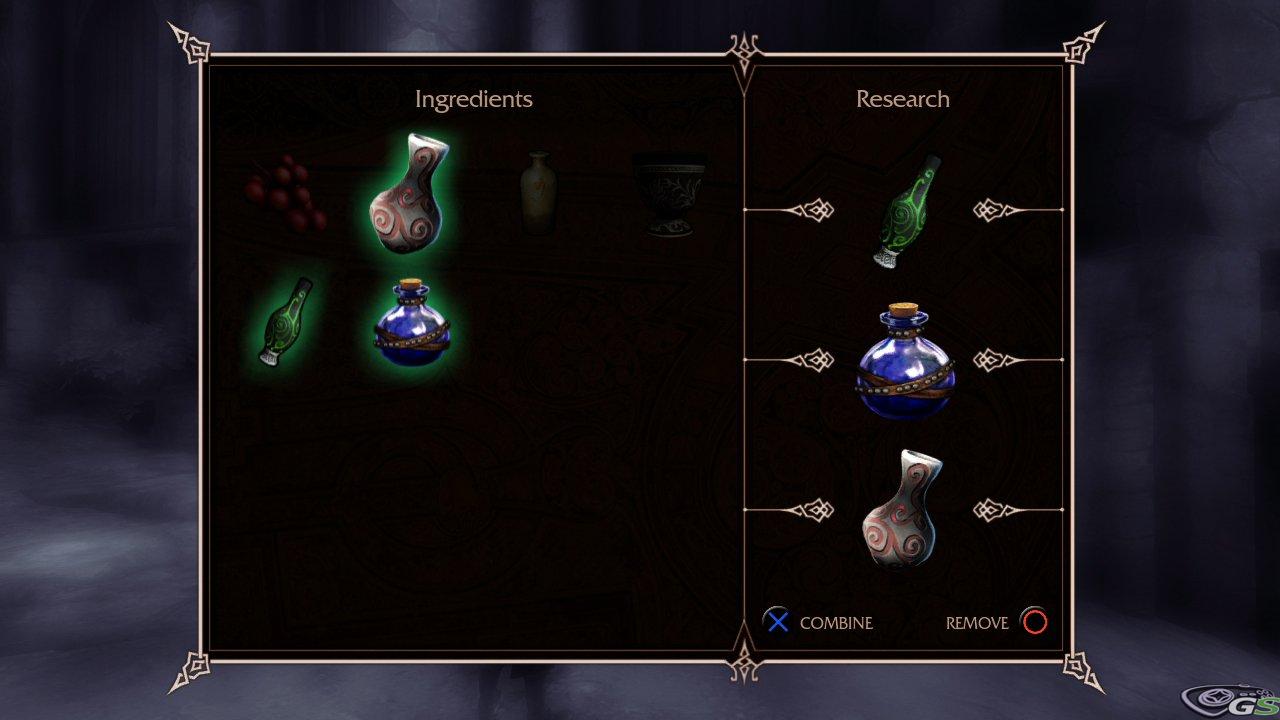Choose the small tan vase ingredient

pyautogui.click(x=538, y=193)
